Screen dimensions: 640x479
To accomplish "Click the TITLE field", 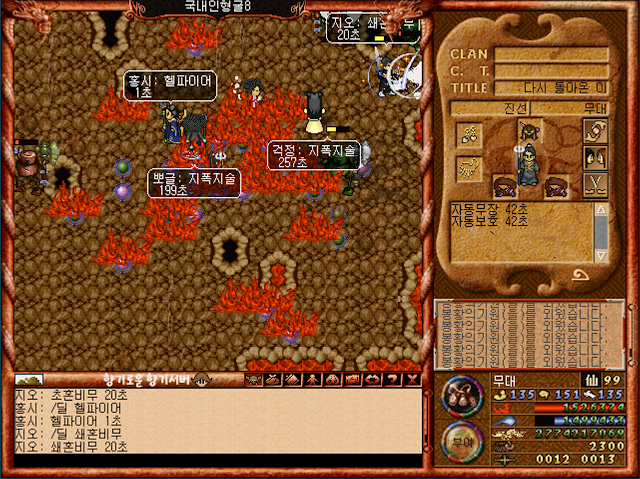I will [x=551, y=88].
